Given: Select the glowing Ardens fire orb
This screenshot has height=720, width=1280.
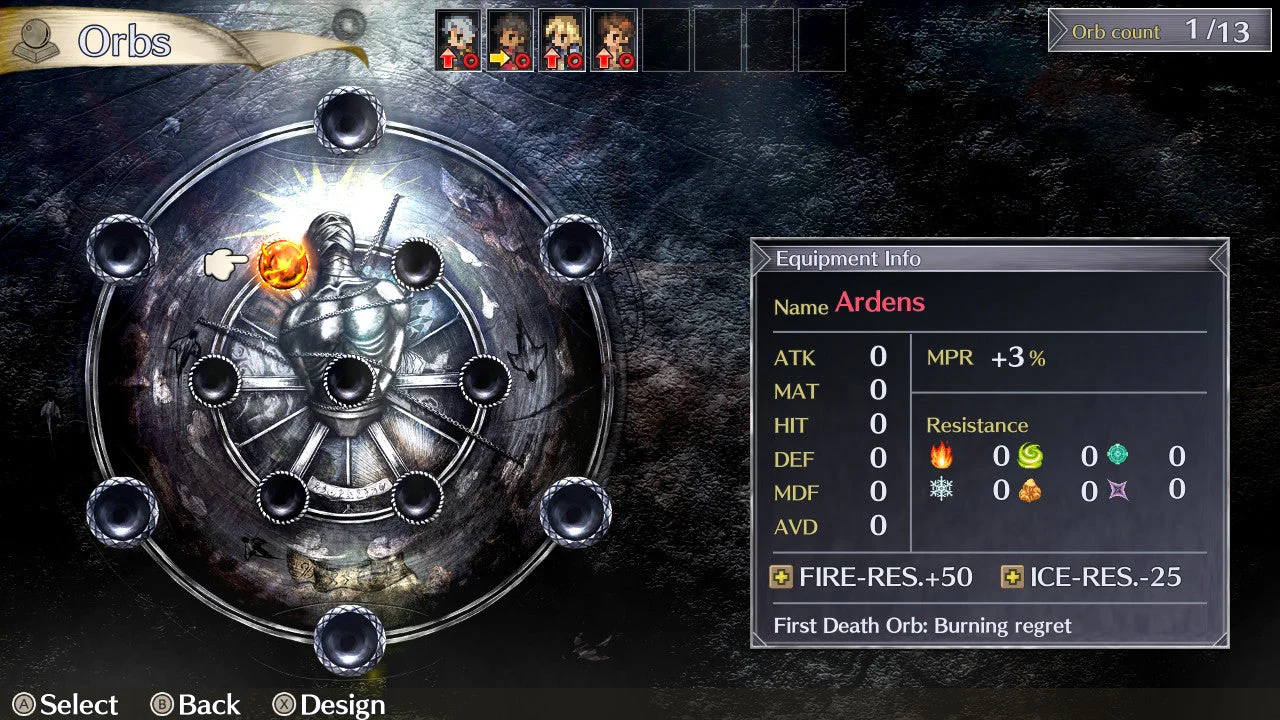Looking at the screenshot, I should click(283, 264).
